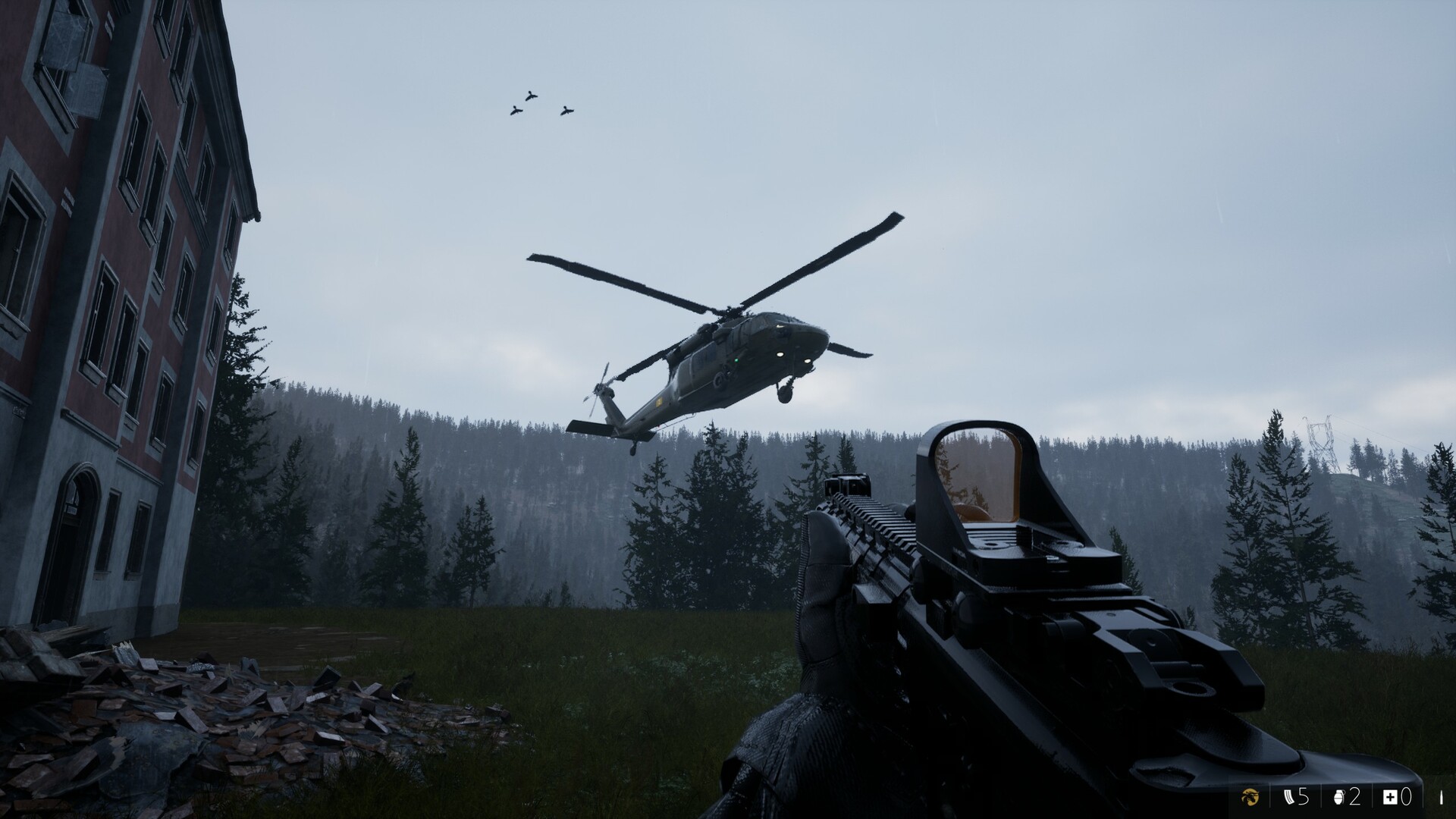
Task: Click the magazine icon showing 5
Action: tap(1289, 797)
